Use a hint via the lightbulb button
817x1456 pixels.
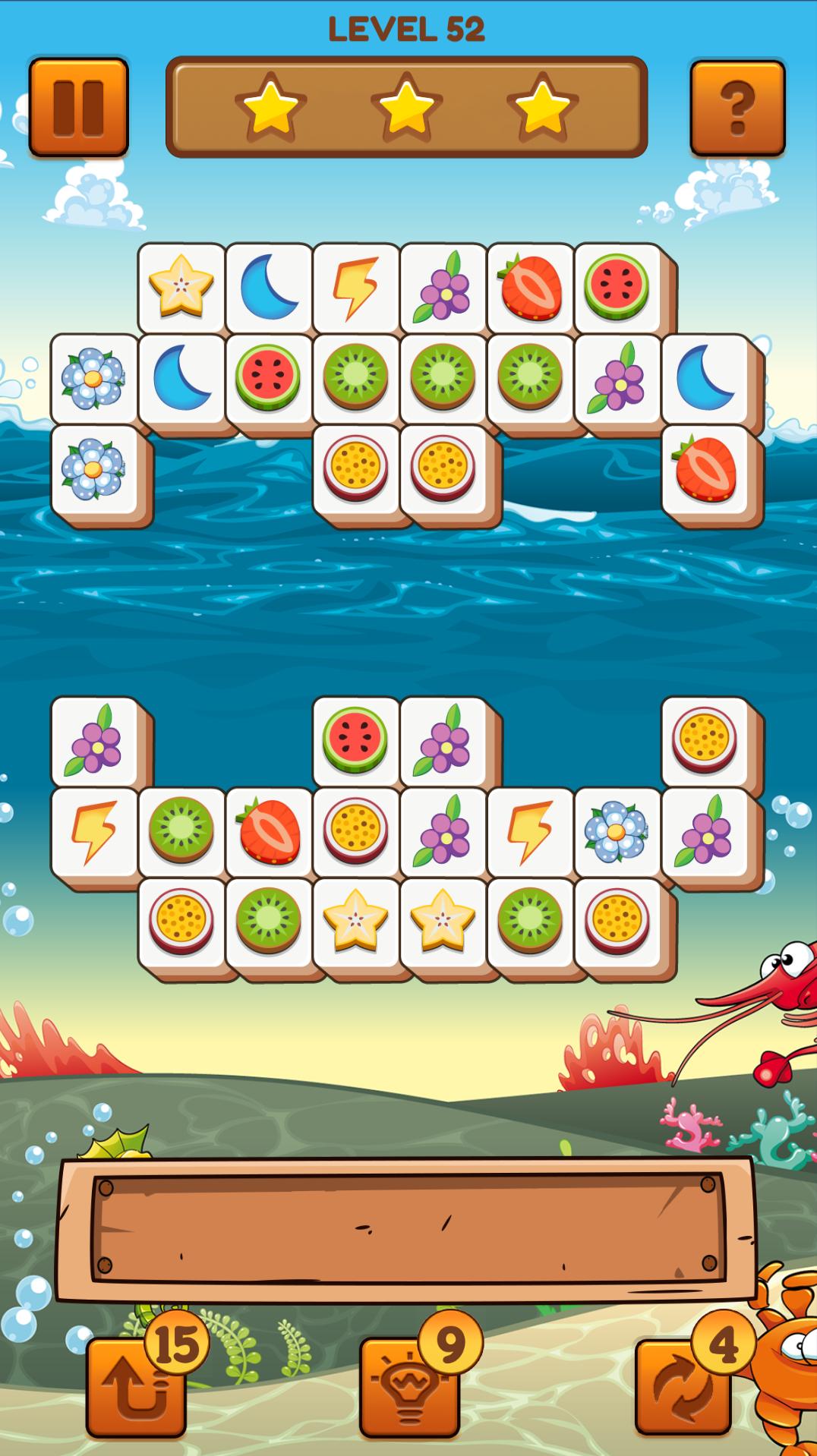pos(410,1385)
